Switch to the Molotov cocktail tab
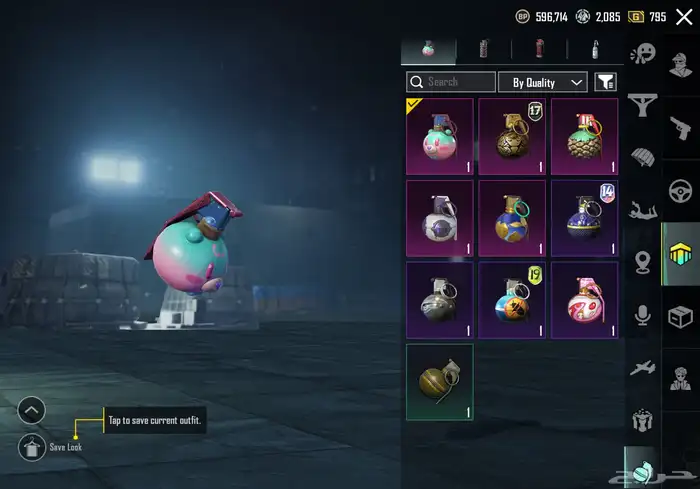700x489 pixels. pos(595,50)
